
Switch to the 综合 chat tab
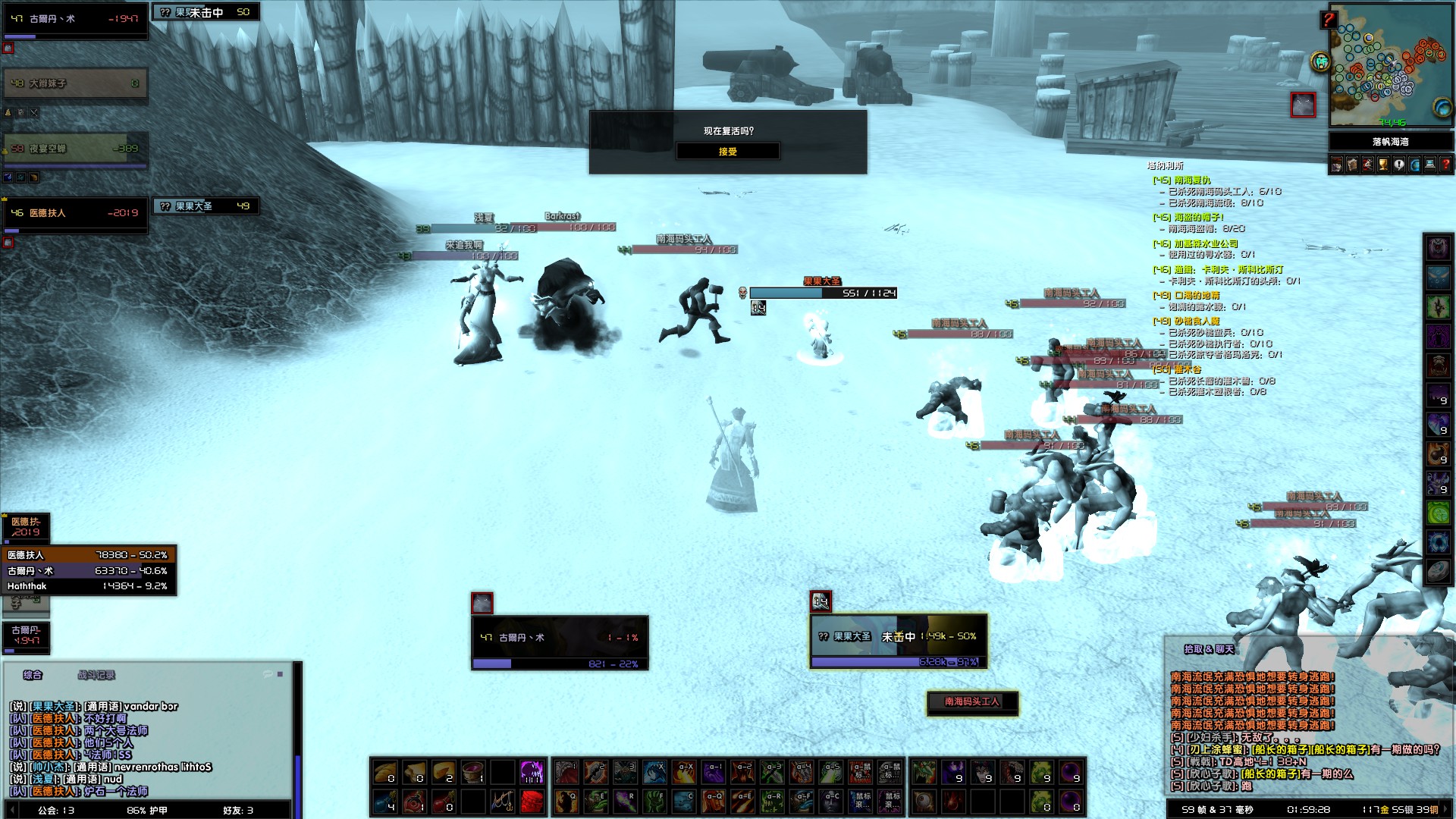[x=33, y=675]
